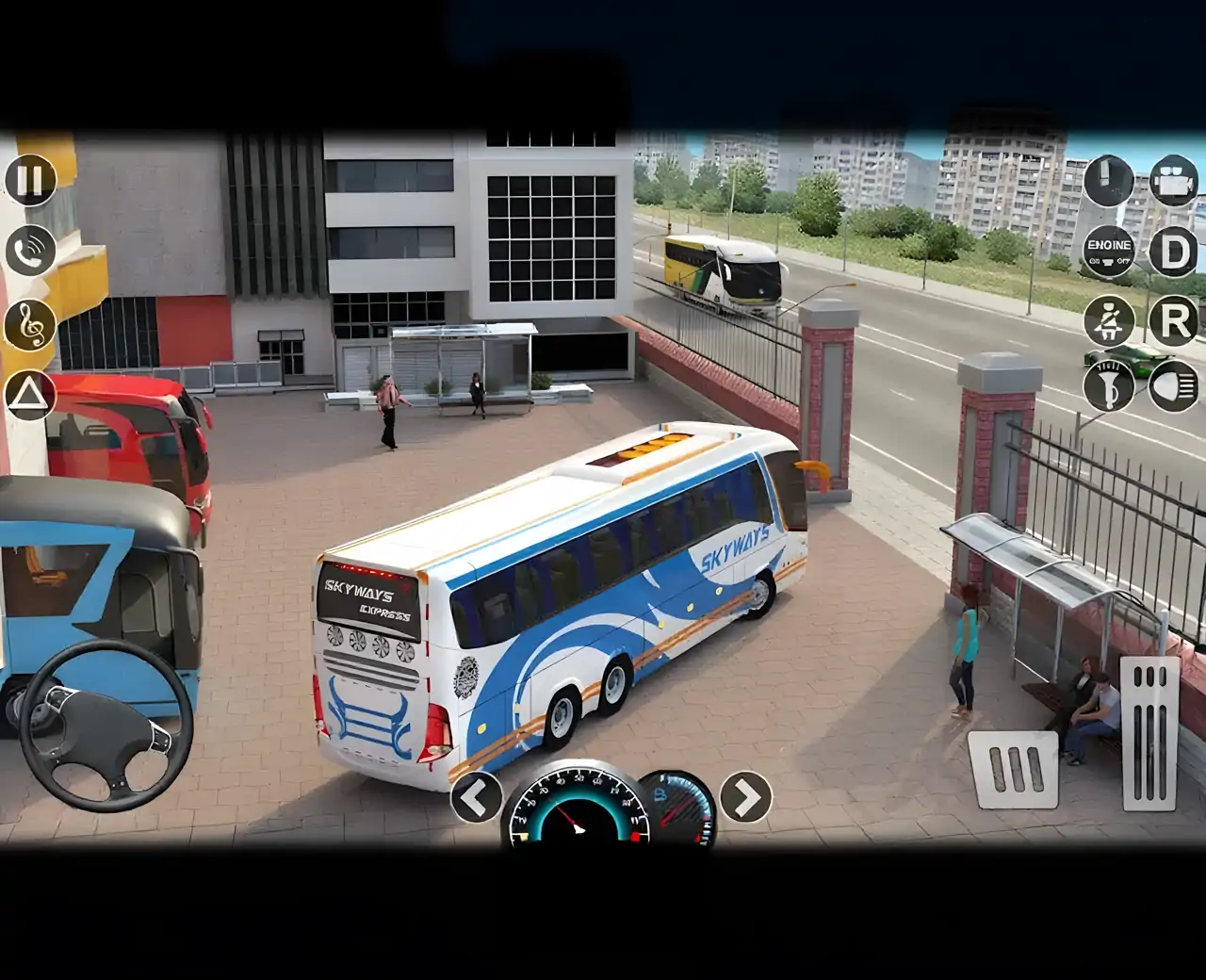Switch the camera view
The height and width of the screenshot is (980, 1206).
(1173, 180)
